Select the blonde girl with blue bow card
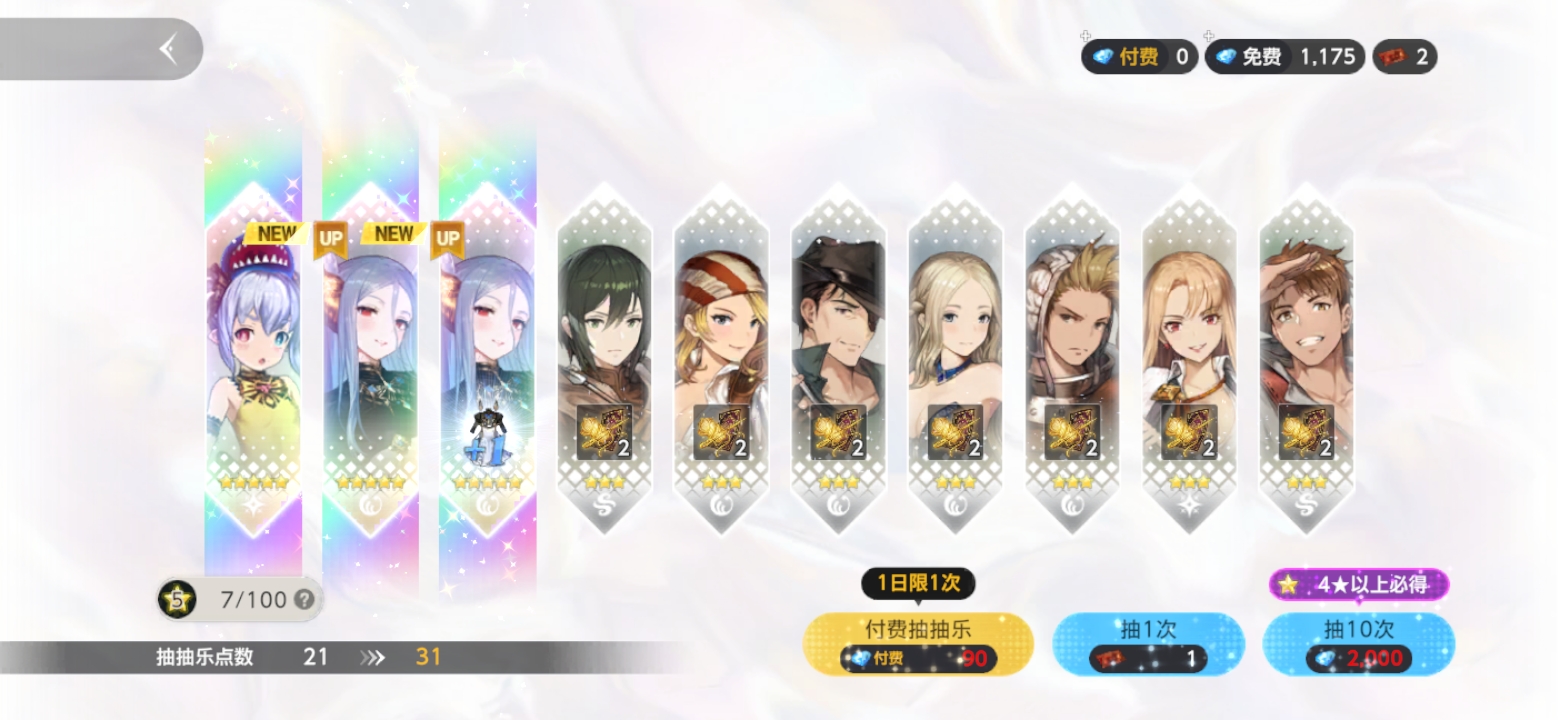 coord(955,360)
